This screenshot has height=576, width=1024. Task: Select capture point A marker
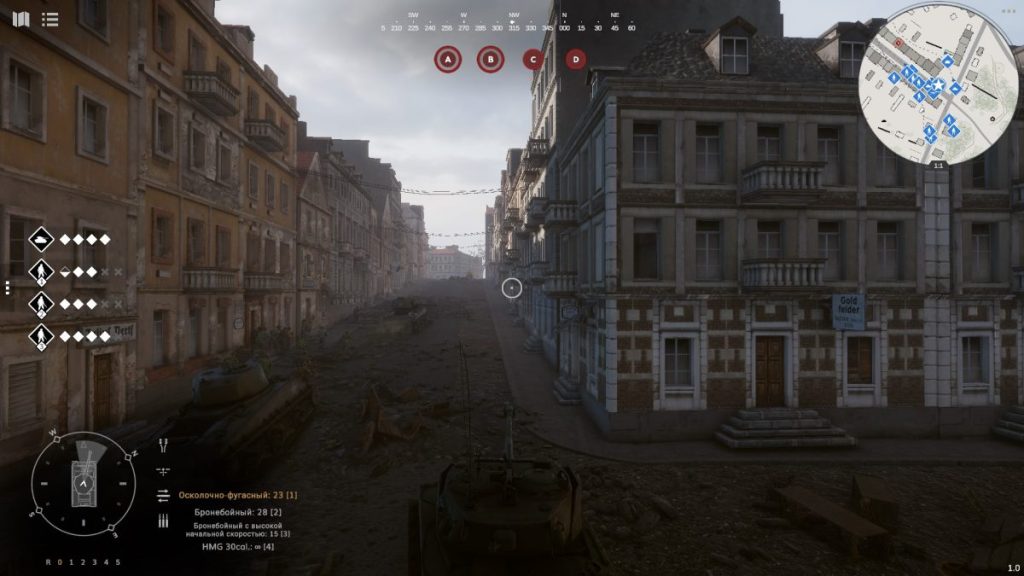(447, 60)
